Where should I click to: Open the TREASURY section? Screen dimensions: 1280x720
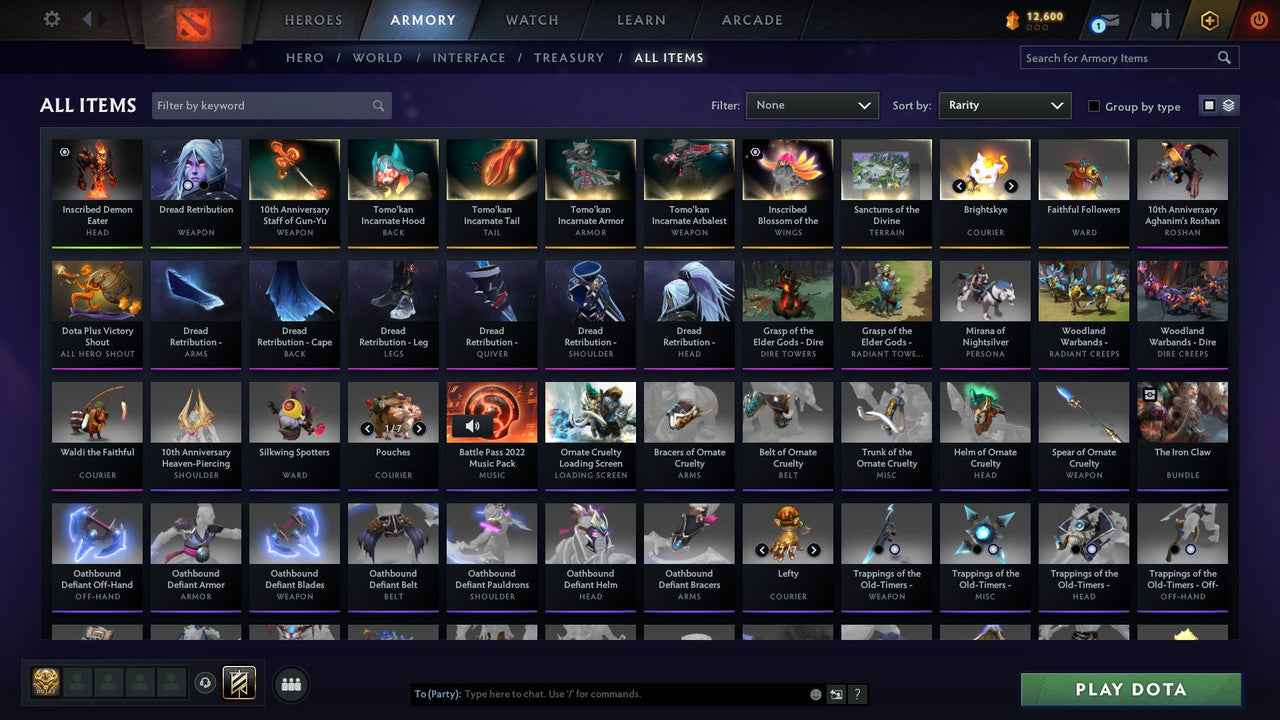click(x=569, y=57)
